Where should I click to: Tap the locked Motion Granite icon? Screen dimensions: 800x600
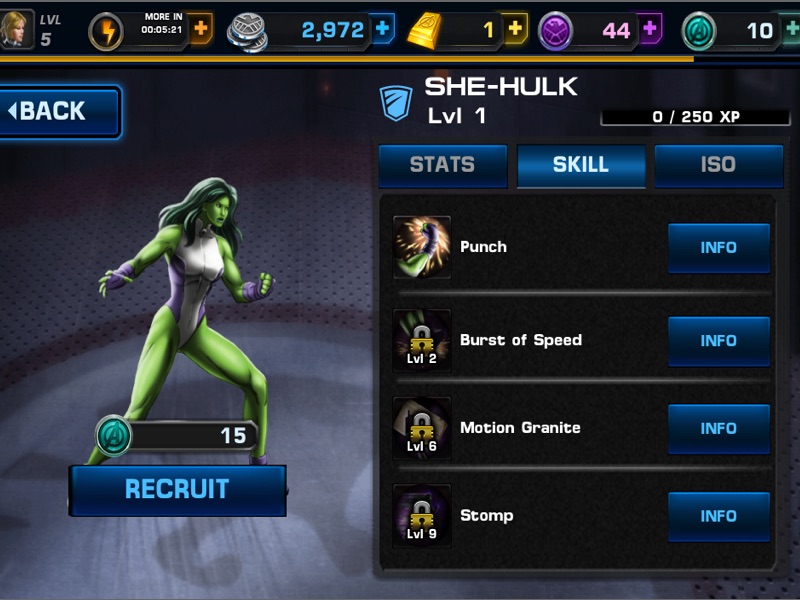tap(422, 428)
